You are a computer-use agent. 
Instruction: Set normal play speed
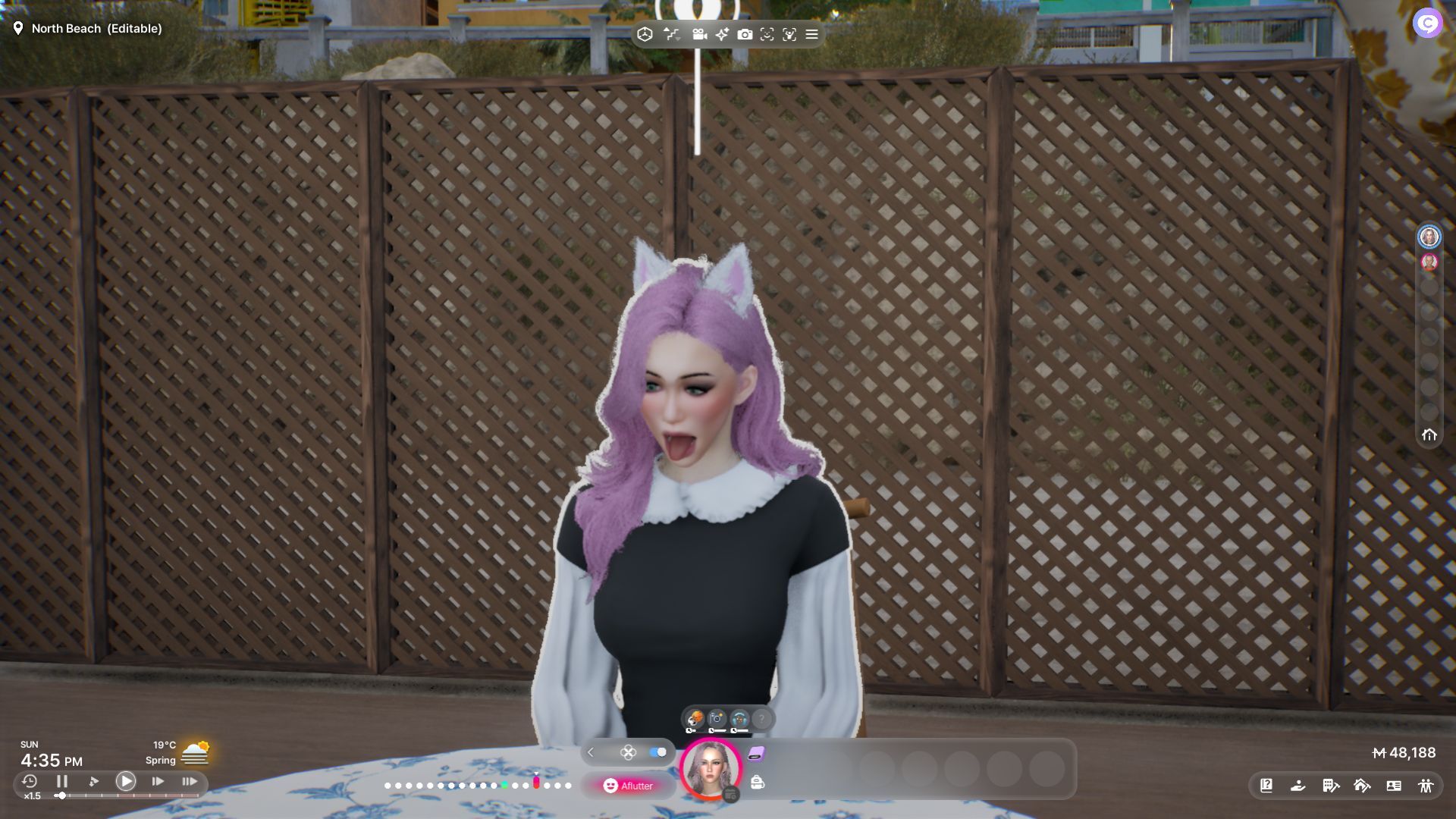pyautogui.click(x=126, y=781)
